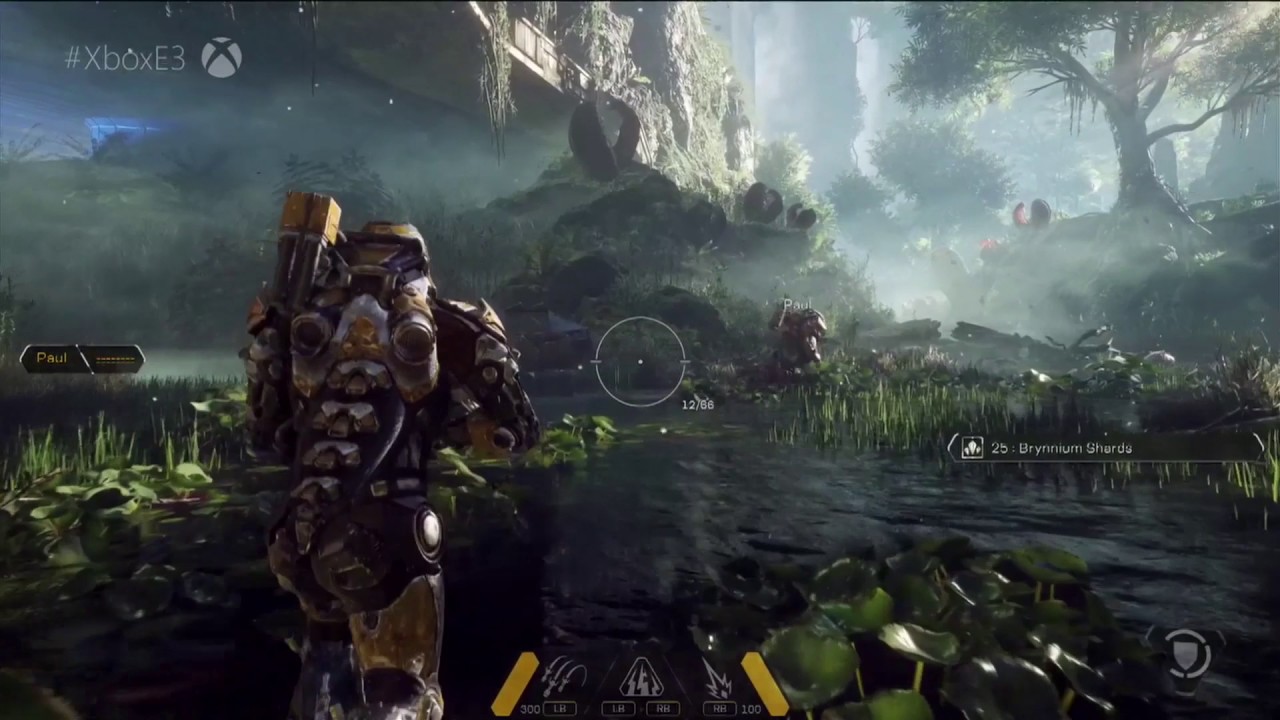Image resolution: width=1280 pixels, height=720 pixels.
Task: Click the aiming reticle at screen center
Action: pos(640,362)
